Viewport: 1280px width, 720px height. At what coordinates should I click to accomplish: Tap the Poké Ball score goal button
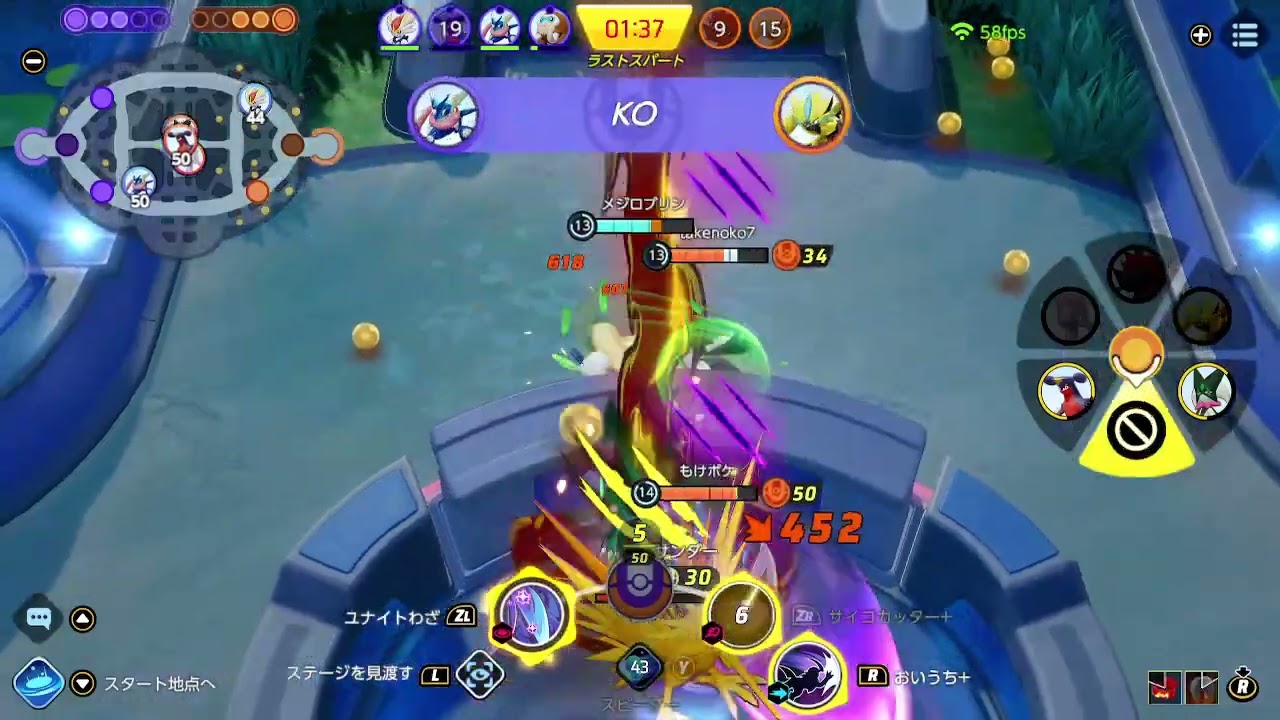pos(639,587)
